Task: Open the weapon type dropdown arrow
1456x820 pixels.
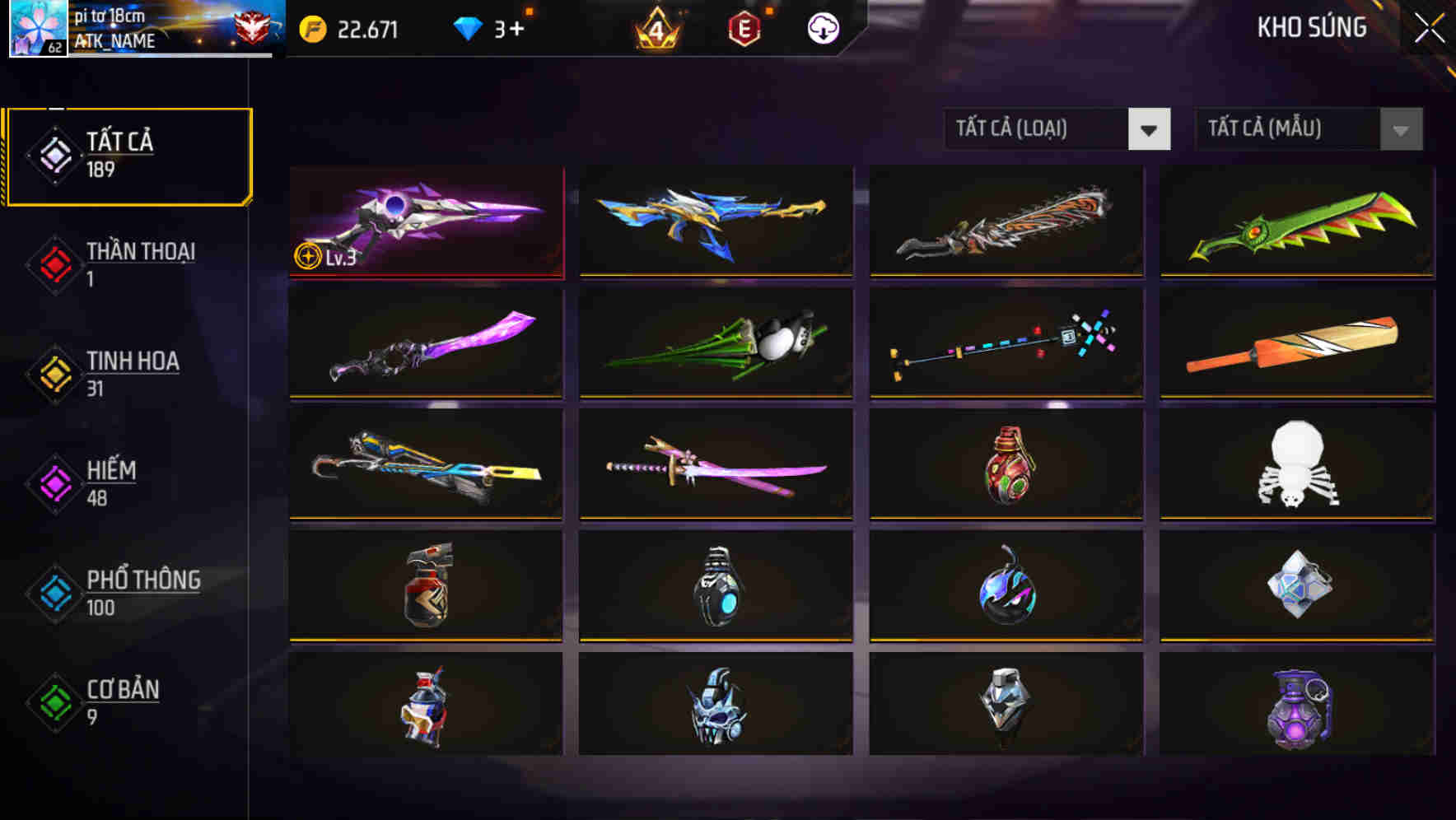Action: click(x=1149, y=130)
